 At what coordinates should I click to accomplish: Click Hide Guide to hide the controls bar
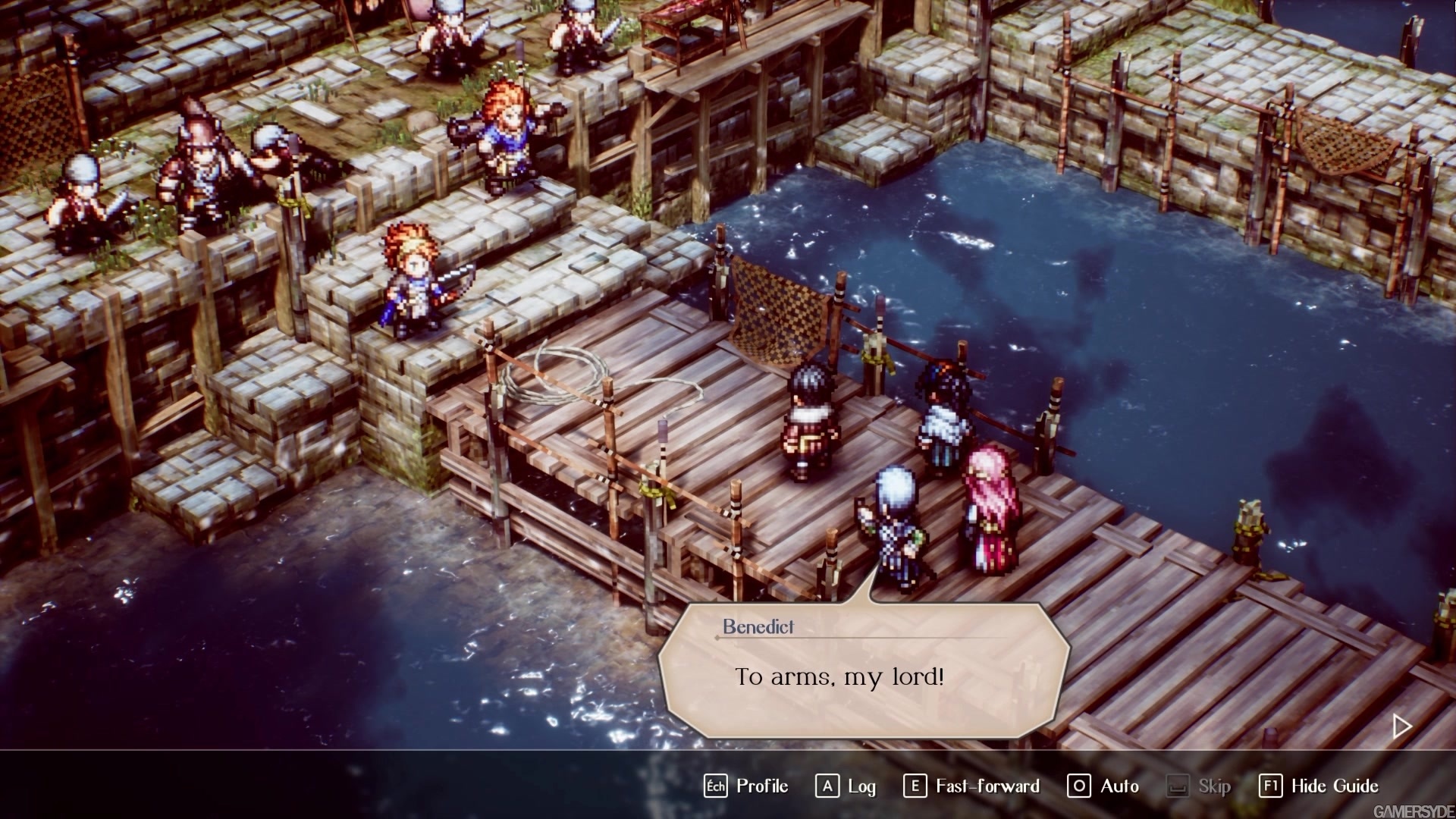pos(1319,786)
